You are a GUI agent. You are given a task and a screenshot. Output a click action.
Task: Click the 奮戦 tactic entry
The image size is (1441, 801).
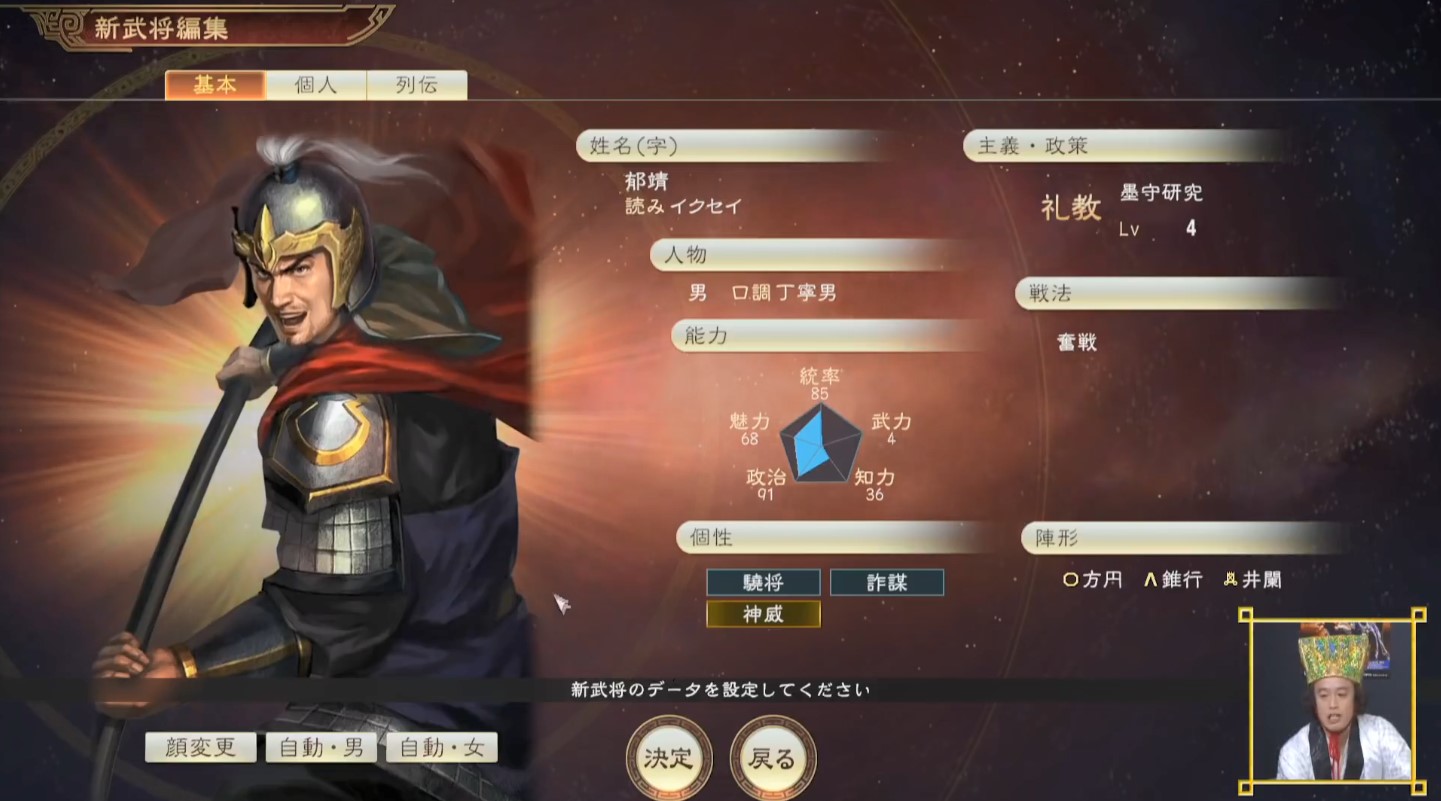[1077, 342]
